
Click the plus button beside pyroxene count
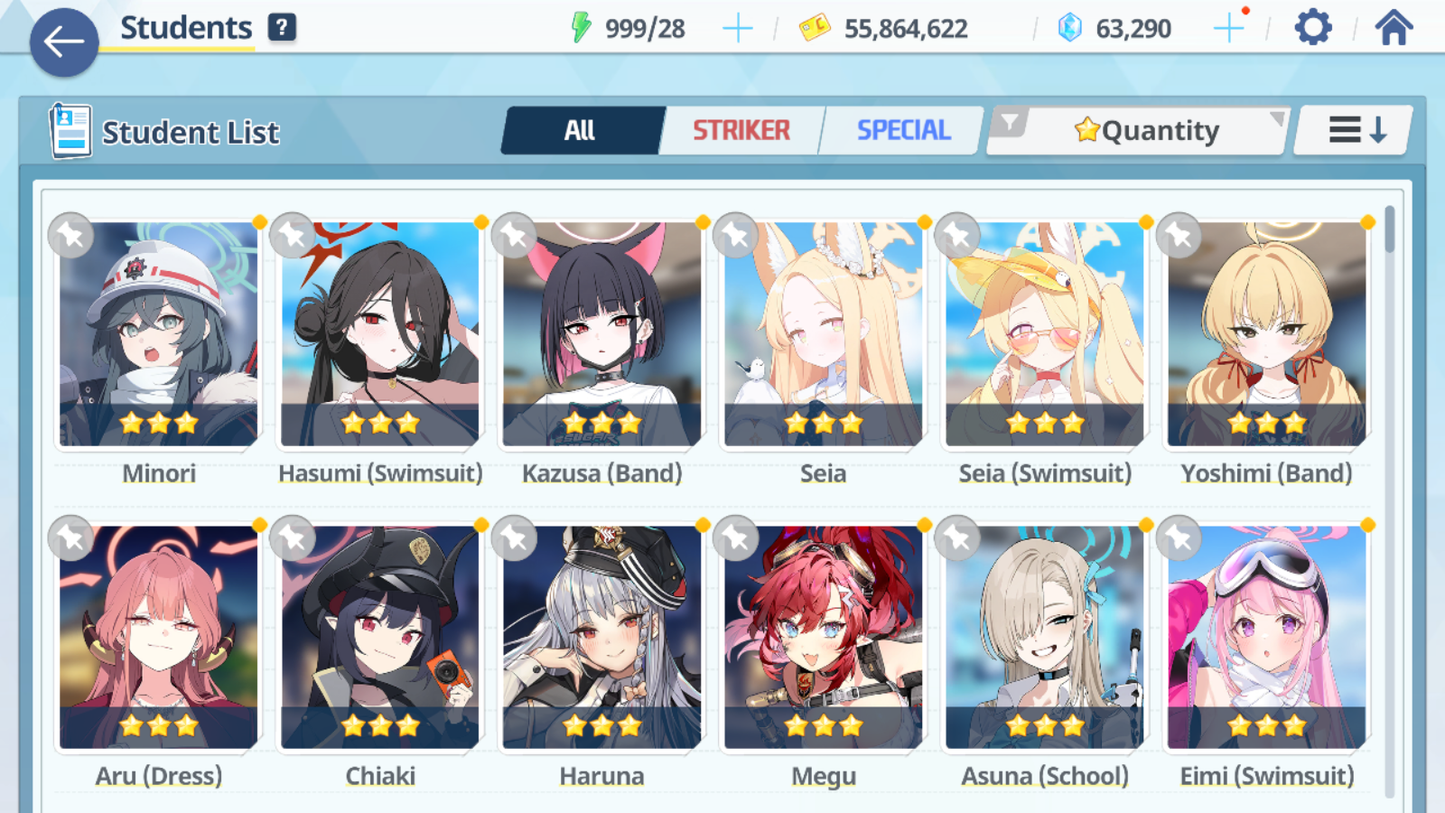pyautogui.click(x=1228, y=27)
